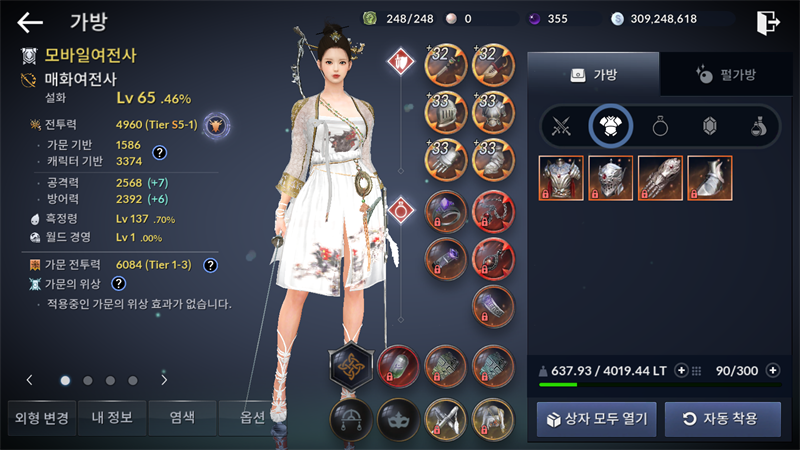
Task: Choose the boots item in bag
Action: 710,178
